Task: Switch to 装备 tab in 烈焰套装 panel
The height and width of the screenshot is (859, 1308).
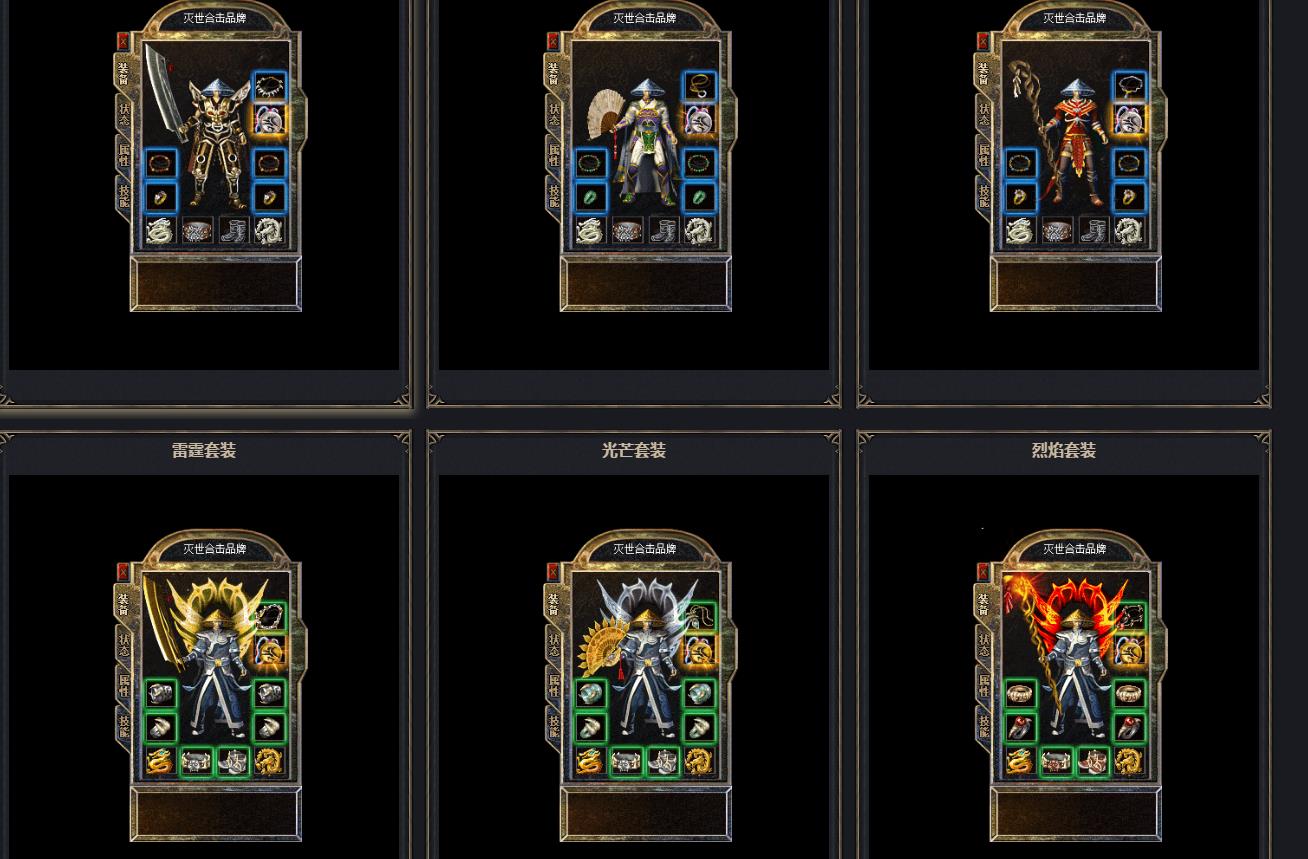Action: 984,606
